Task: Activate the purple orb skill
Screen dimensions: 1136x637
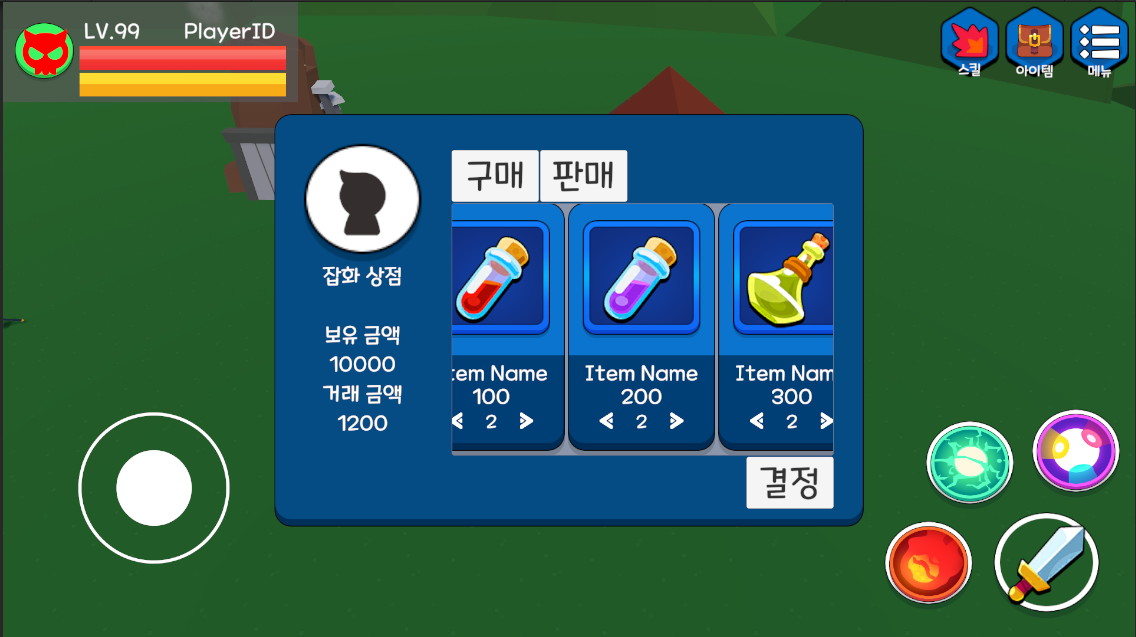Action: pos(1075,451)
